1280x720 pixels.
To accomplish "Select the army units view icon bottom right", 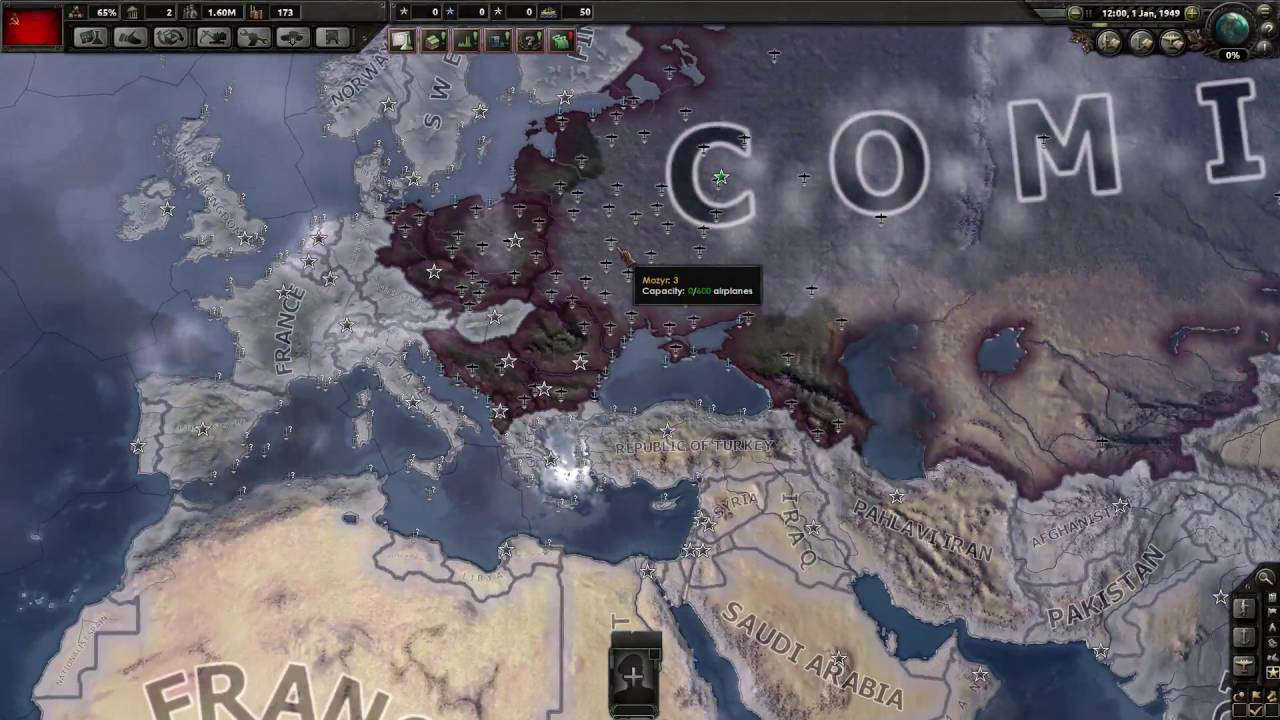I will point(1243,609).
